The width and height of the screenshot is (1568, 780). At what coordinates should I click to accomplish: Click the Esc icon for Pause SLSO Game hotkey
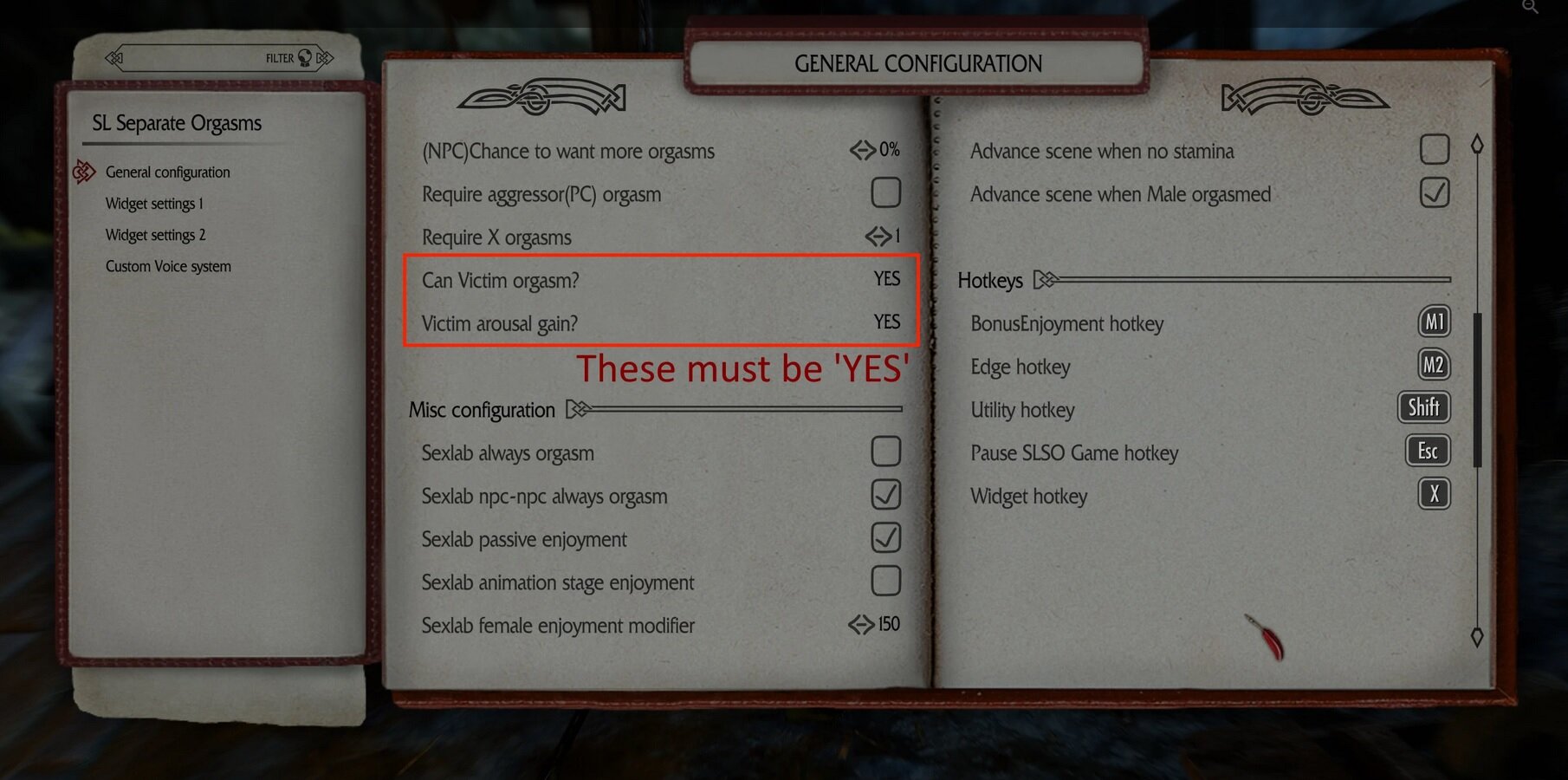coord(1427,452)
